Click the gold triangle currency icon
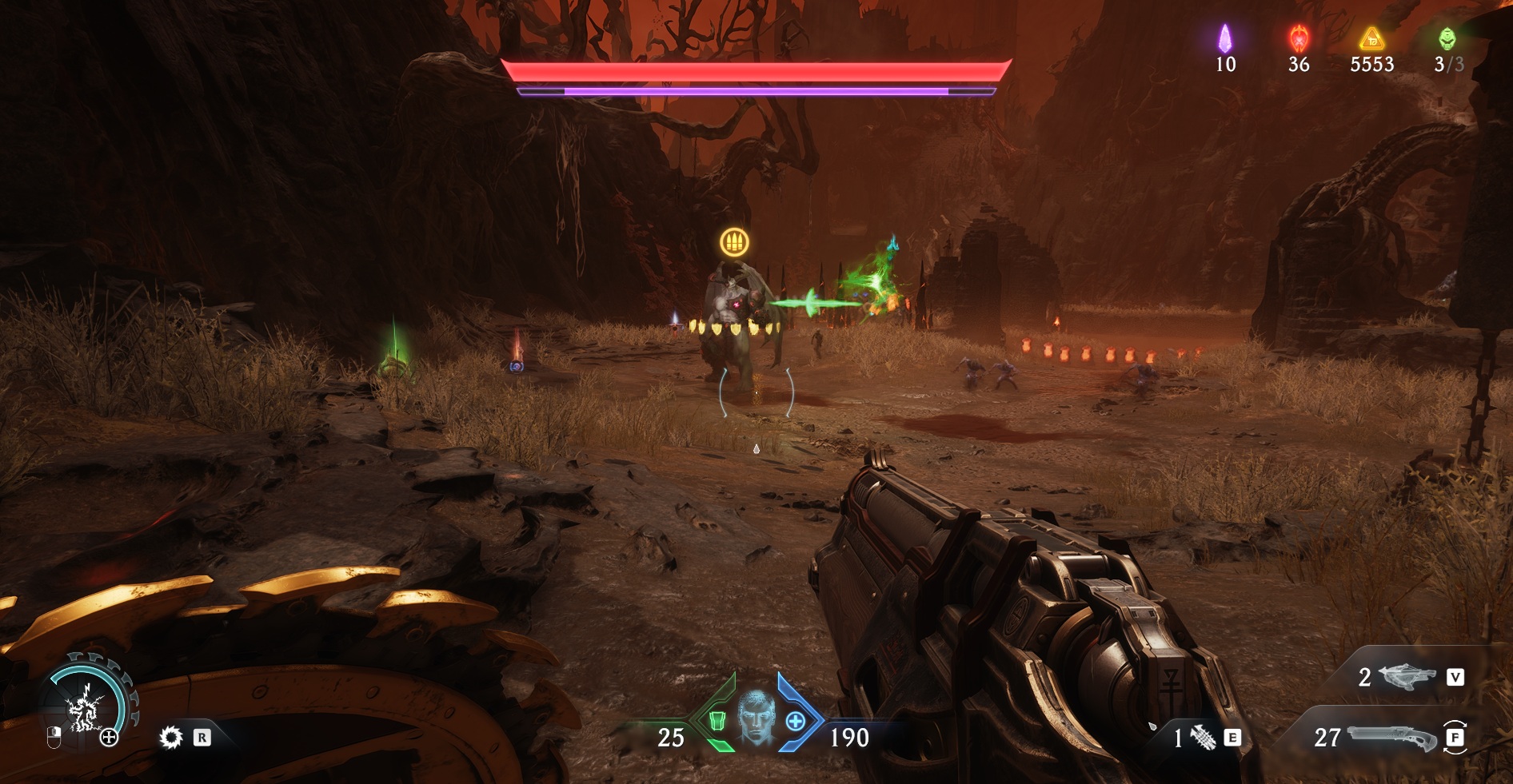 (1371, 38)
